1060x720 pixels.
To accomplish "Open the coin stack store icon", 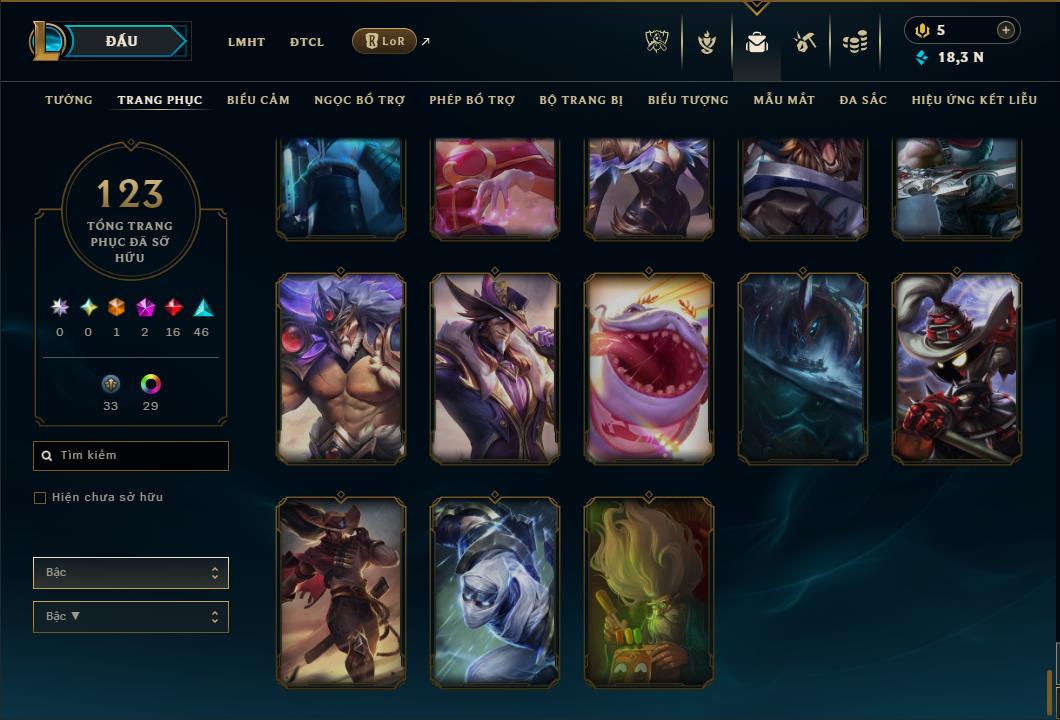I will pos(855,42).
